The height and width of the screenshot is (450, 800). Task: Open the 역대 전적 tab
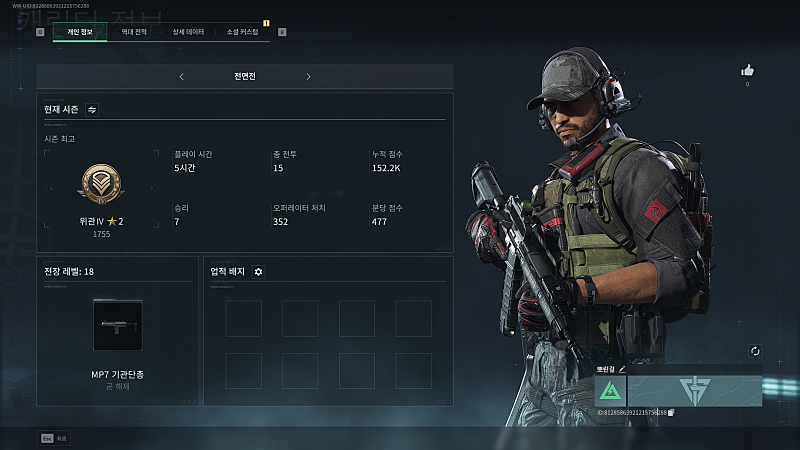134,32
